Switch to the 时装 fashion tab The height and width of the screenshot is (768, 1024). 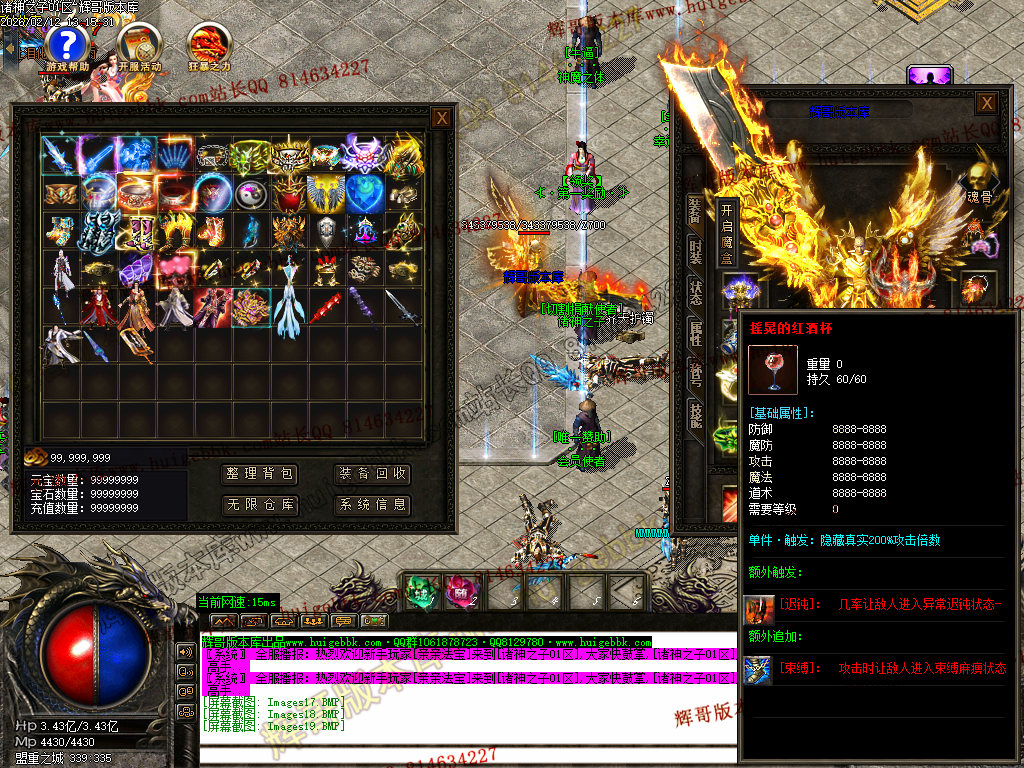pyautogui.click(x=695, y=251)
